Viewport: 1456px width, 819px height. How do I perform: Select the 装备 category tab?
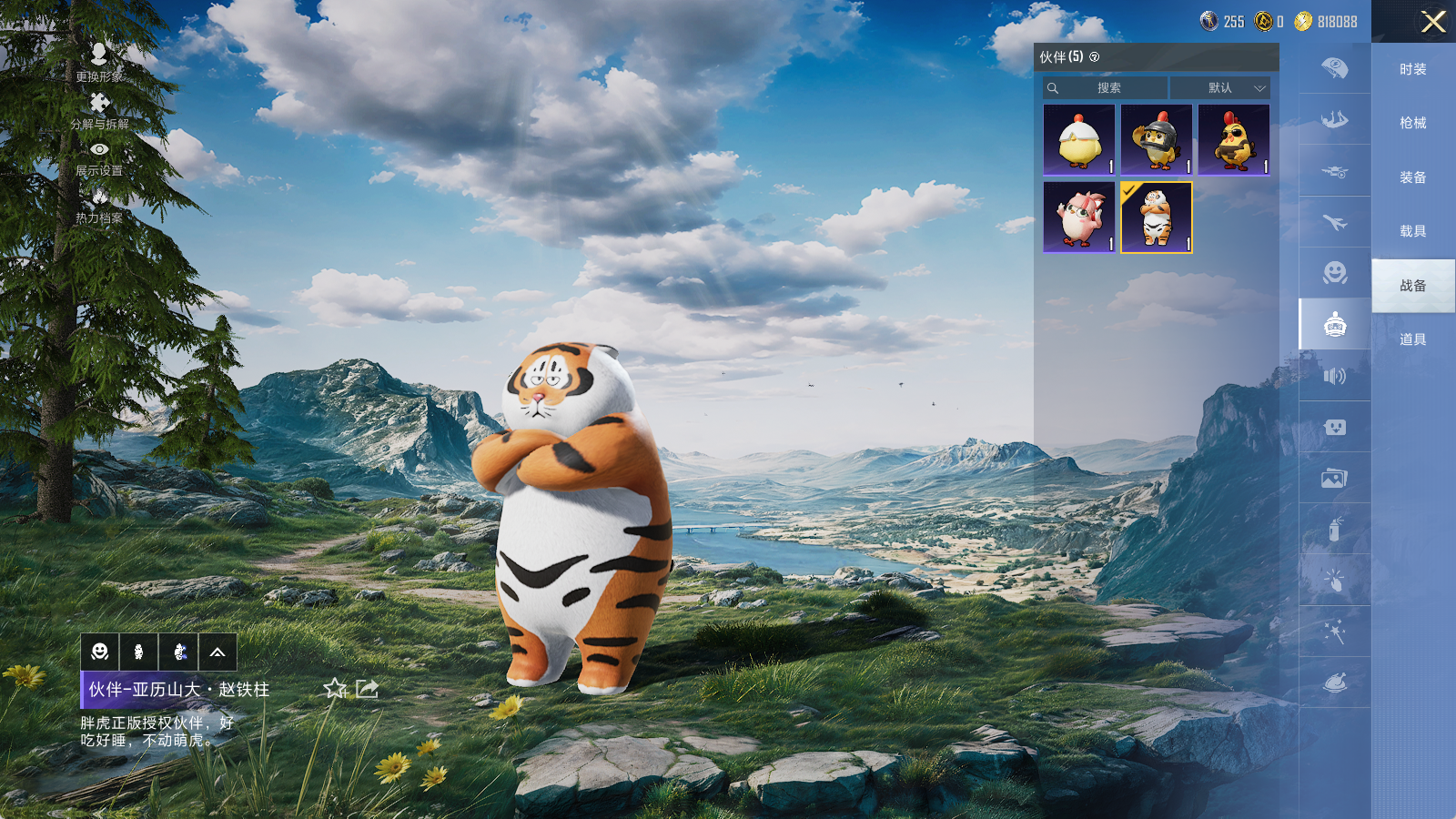[x=1412, y=177]
